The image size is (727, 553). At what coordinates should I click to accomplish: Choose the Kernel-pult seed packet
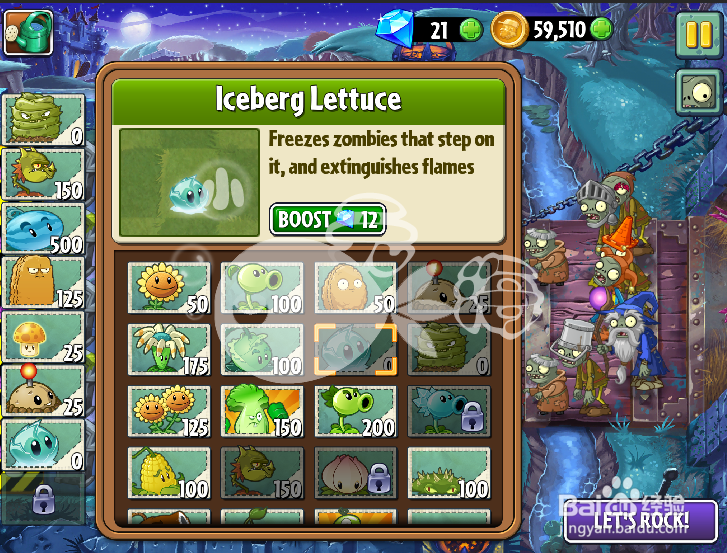click(169, 471)
